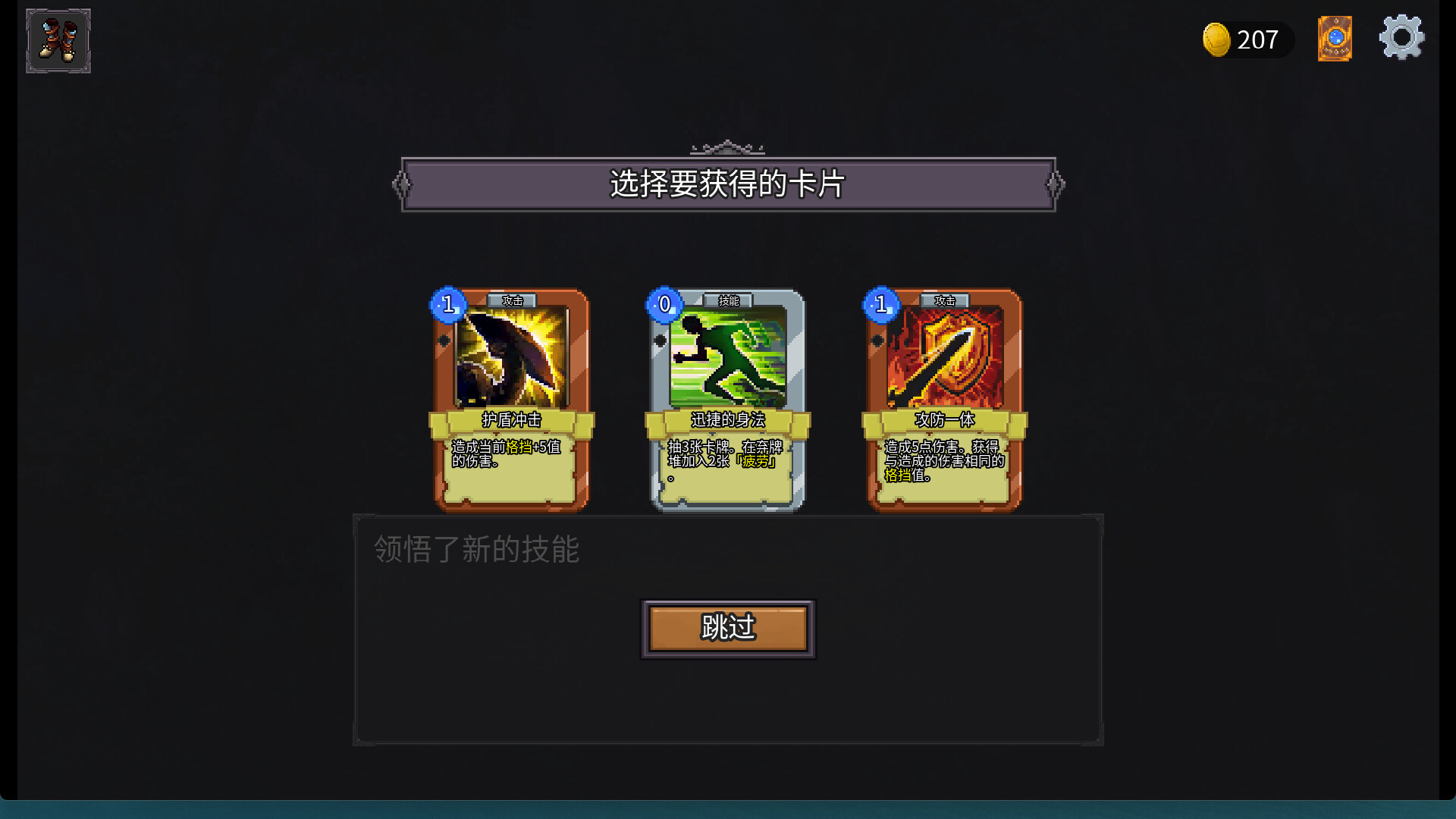The width and height of the screenshot is (1456, 819).
Task: Click the 攻击 type label on 护盾冲击
Action: tap(512, 301)
